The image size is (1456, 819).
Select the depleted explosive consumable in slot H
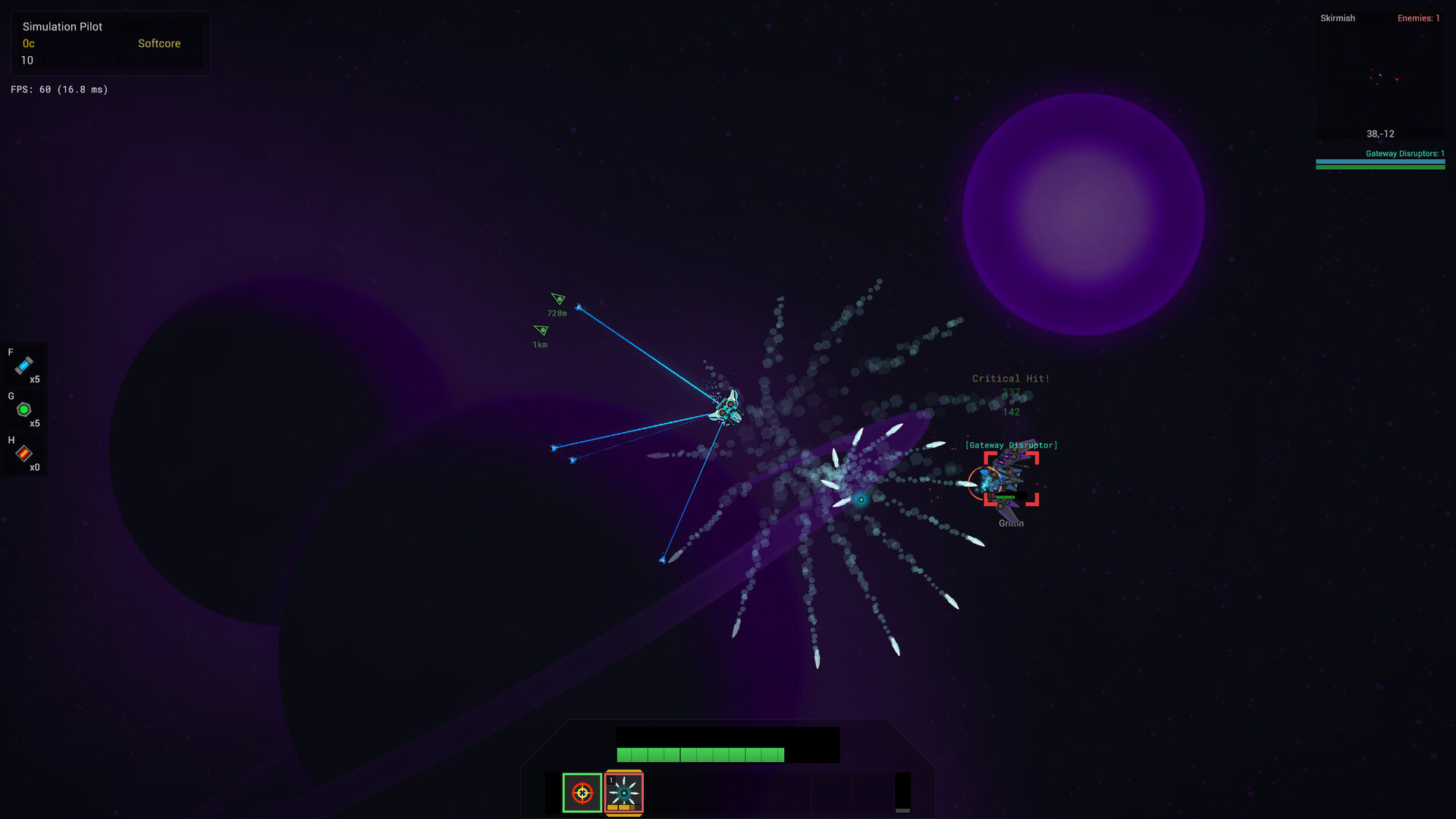24,454
